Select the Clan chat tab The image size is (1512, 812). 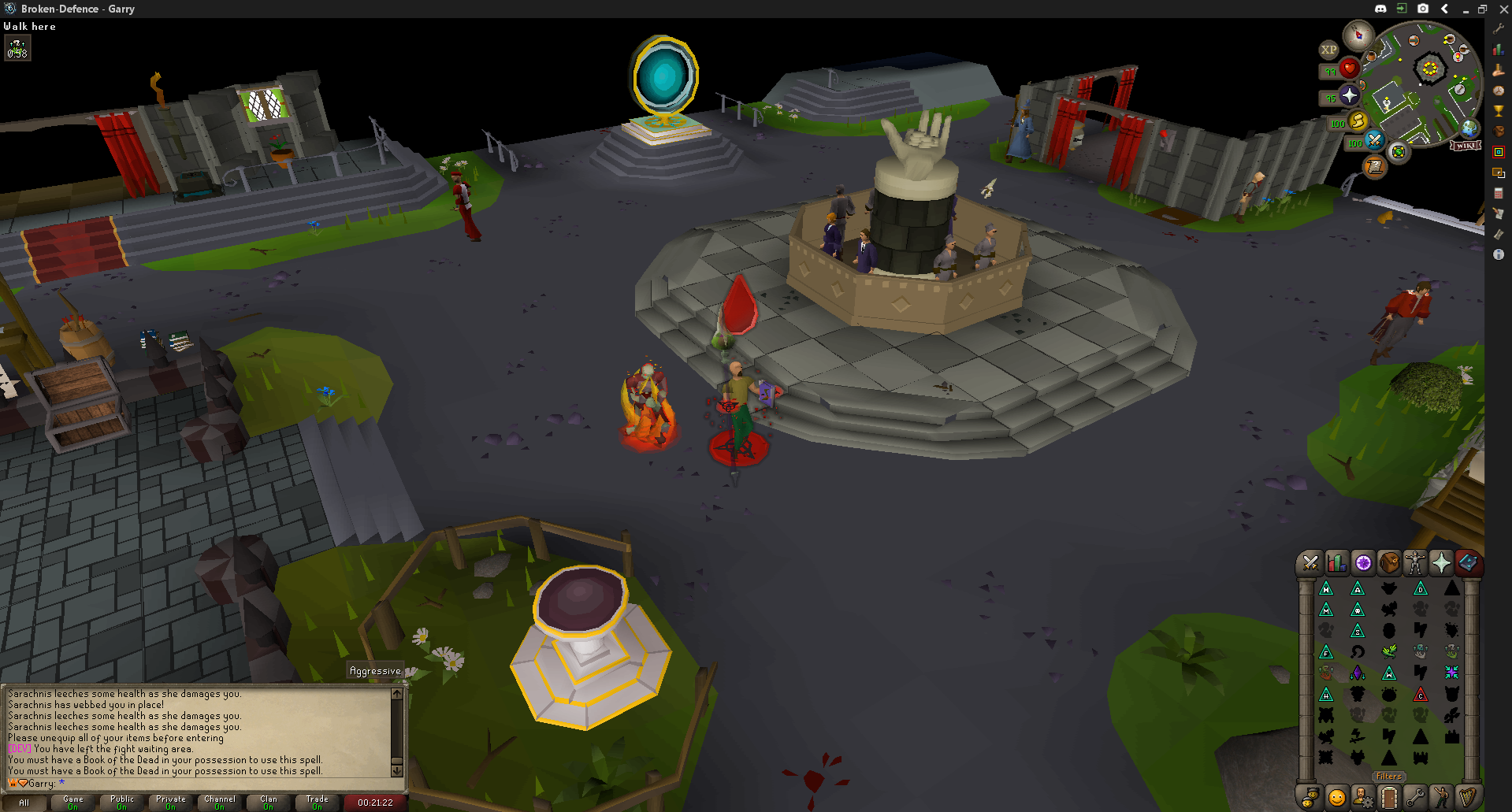click(268, 802)
